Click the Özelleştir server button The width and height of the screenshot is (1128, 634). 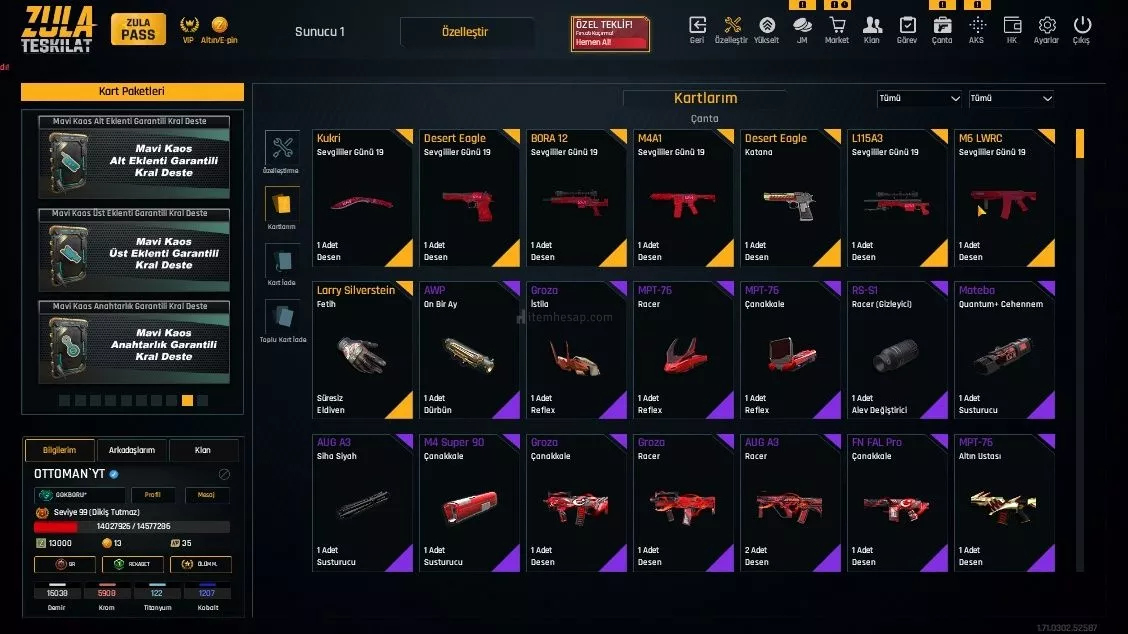465,32
